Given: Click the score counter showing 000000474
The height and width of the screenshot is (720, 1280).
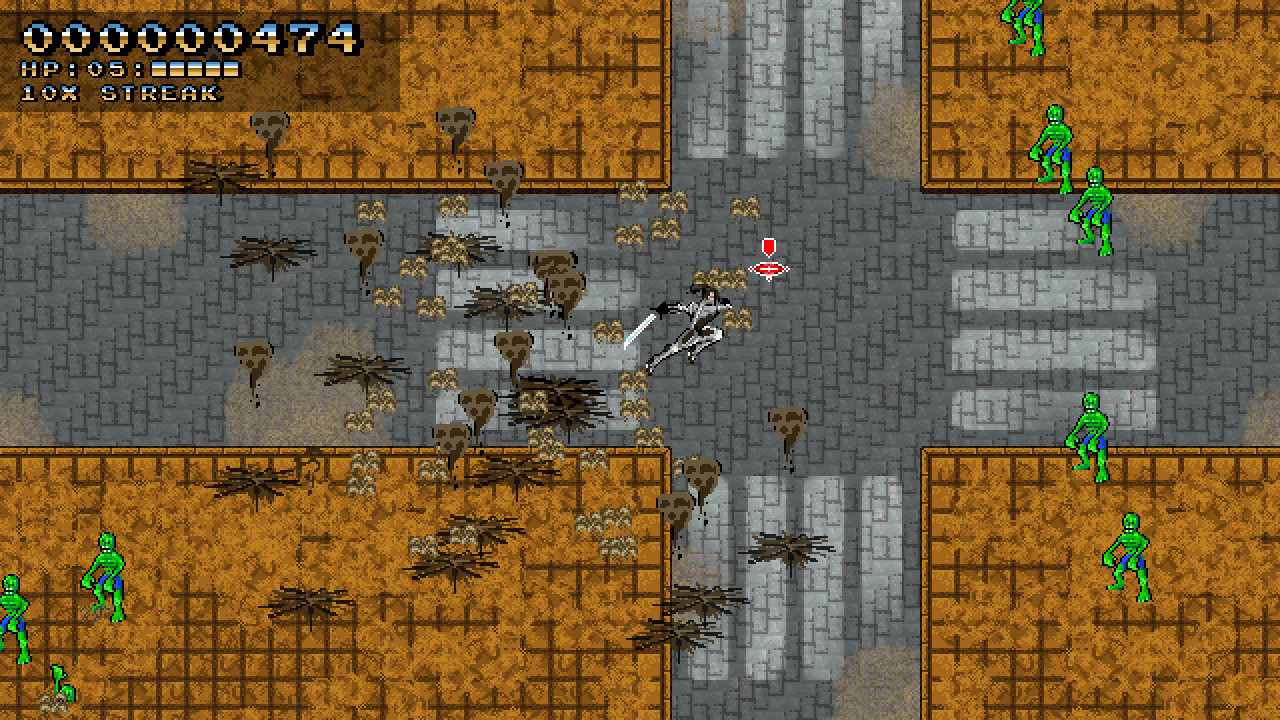Looking at the screenshot, I should click(185, 40).
